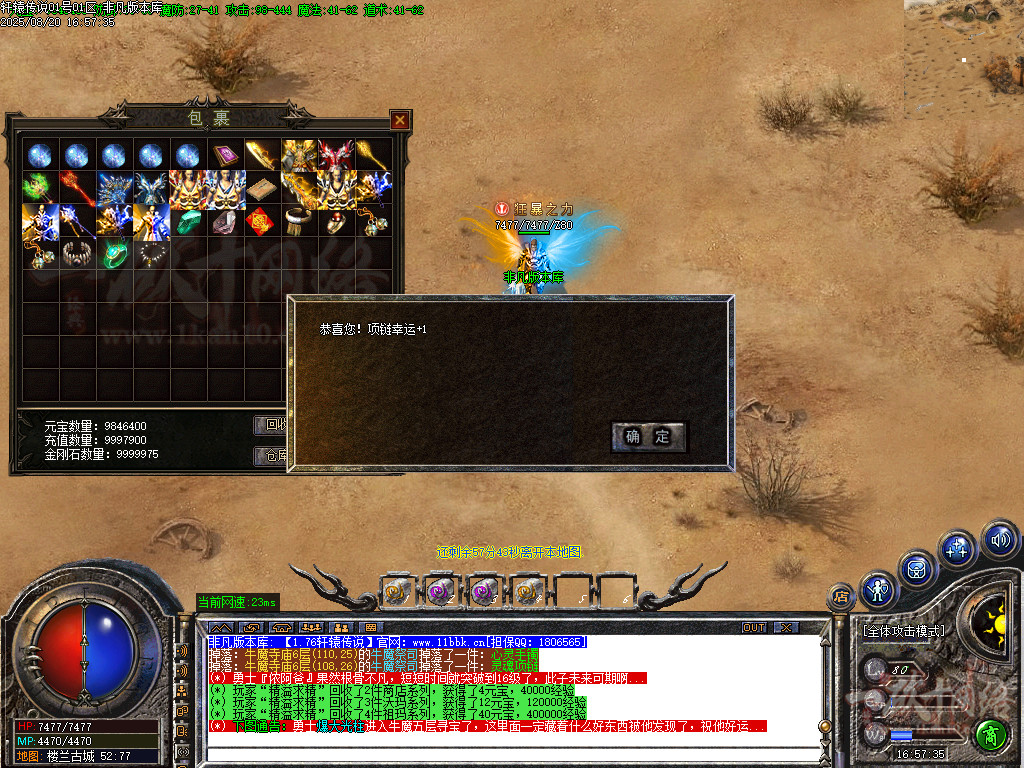Confirm the necklace luck dialog with 确定

(648, 436)
